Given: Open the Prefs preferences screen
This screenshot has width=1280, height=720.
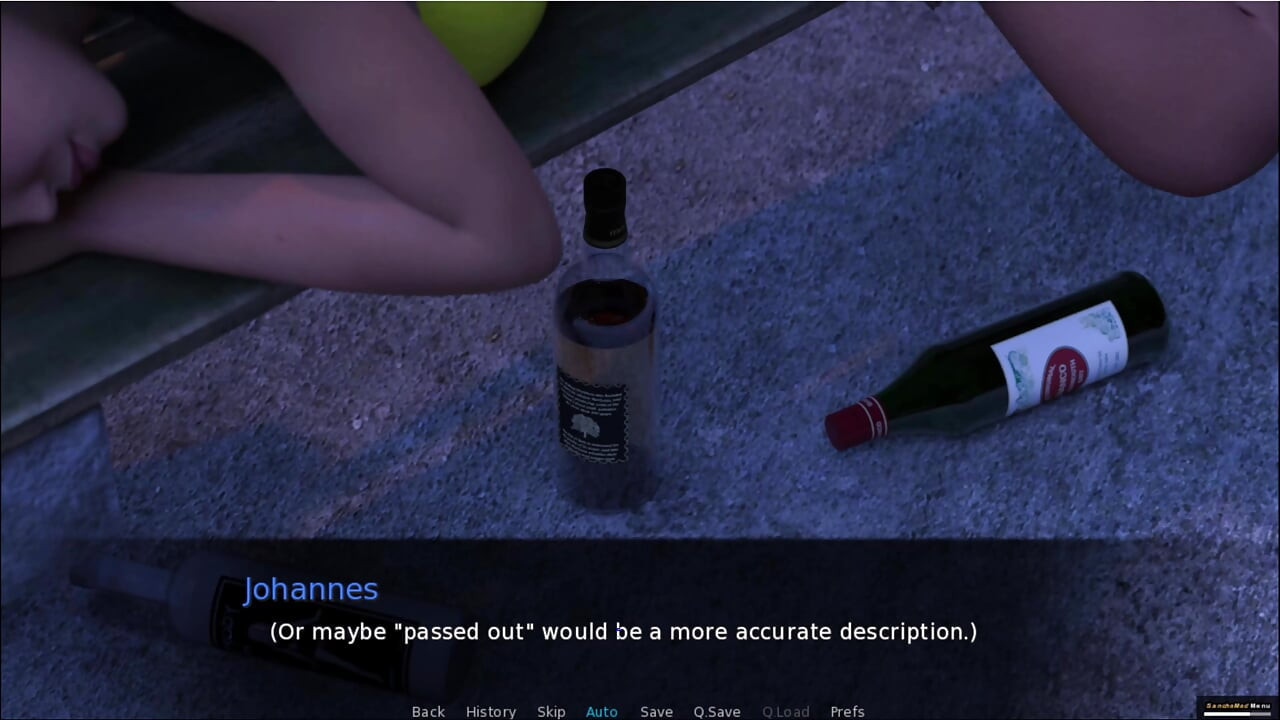Looking at the screenshot, I should point(849,711).
